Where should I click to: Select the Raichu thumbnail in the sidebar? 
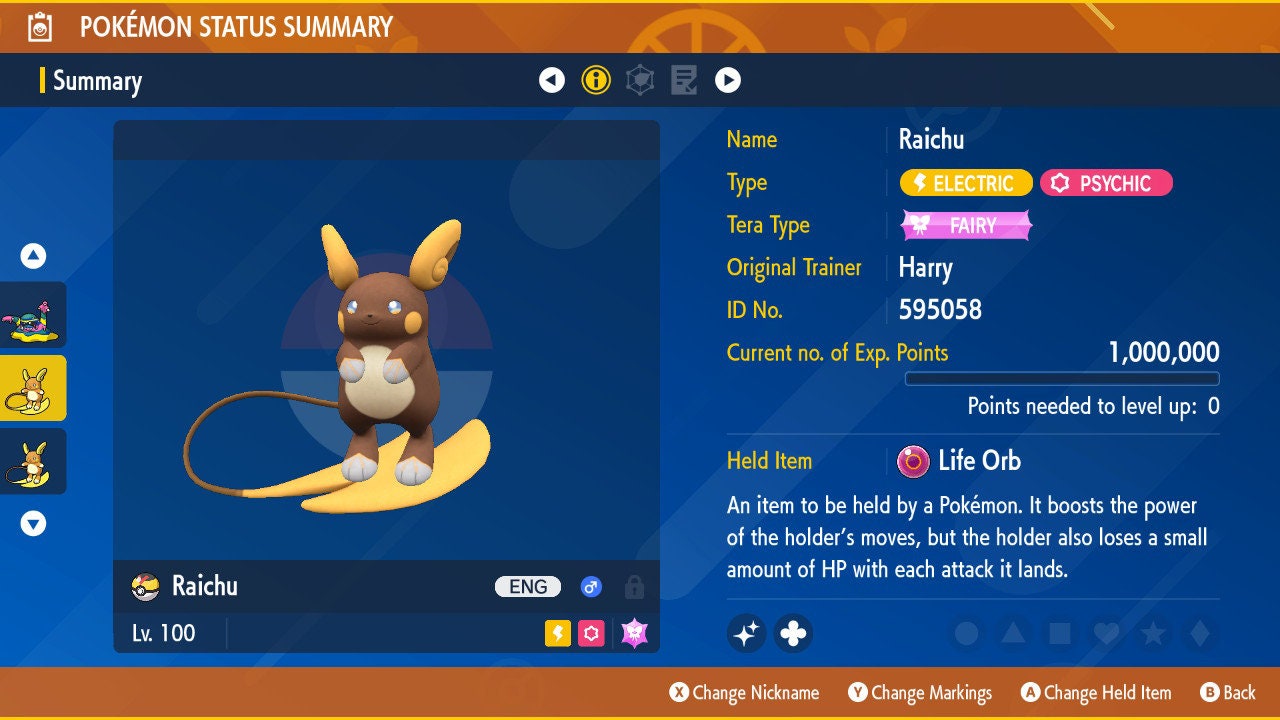tap(33, 389)
